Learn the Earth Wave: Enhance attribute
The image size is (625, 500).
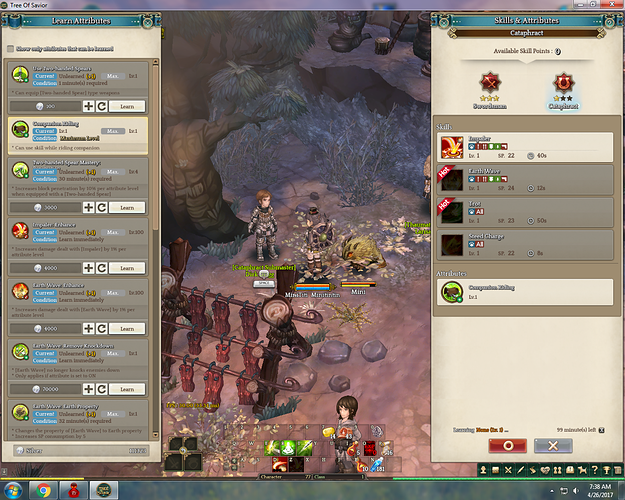click(x=127, y=328)
